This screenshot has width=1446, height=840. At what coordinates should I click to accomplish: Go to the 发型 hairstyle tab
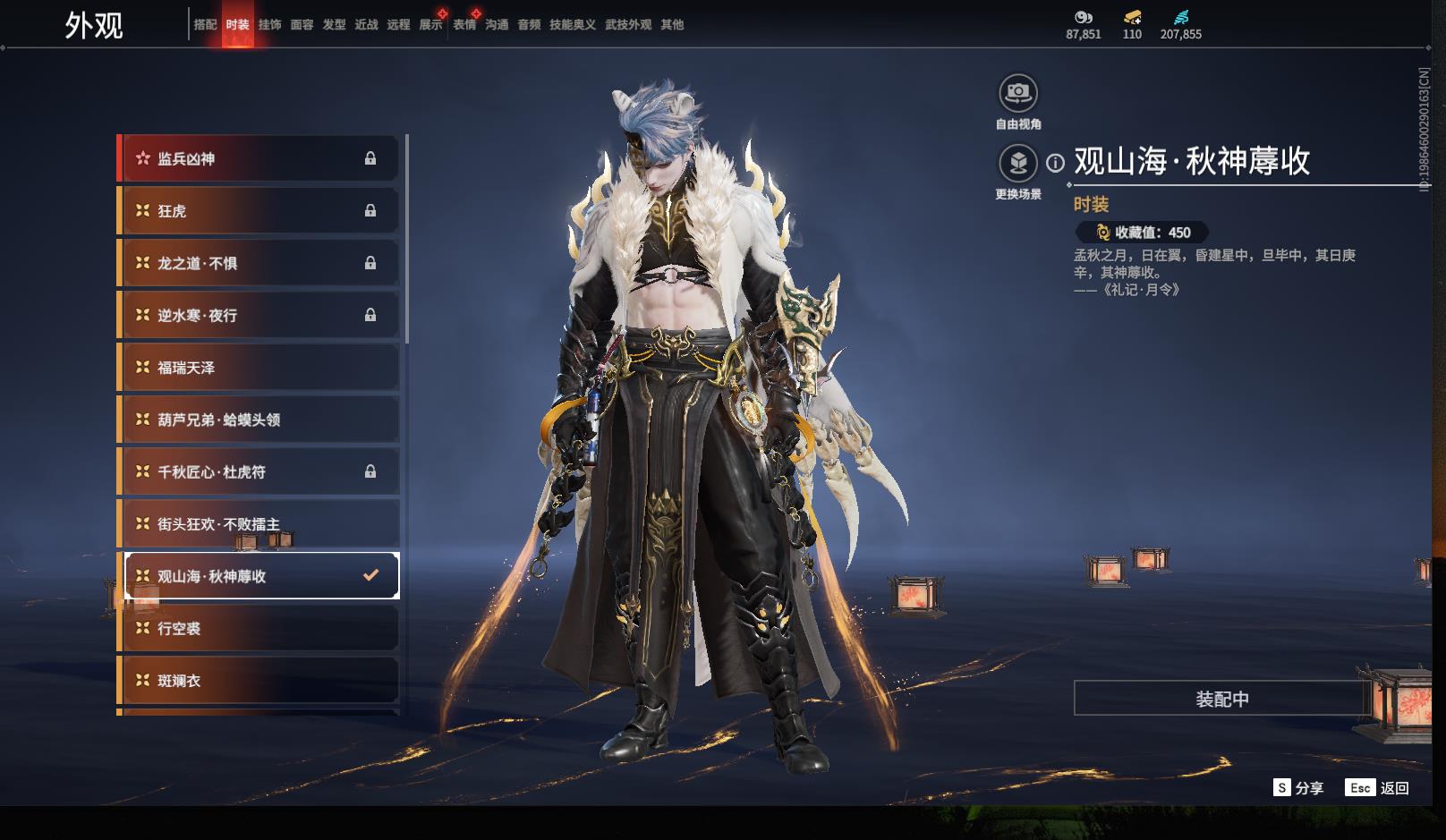[334, 25]
